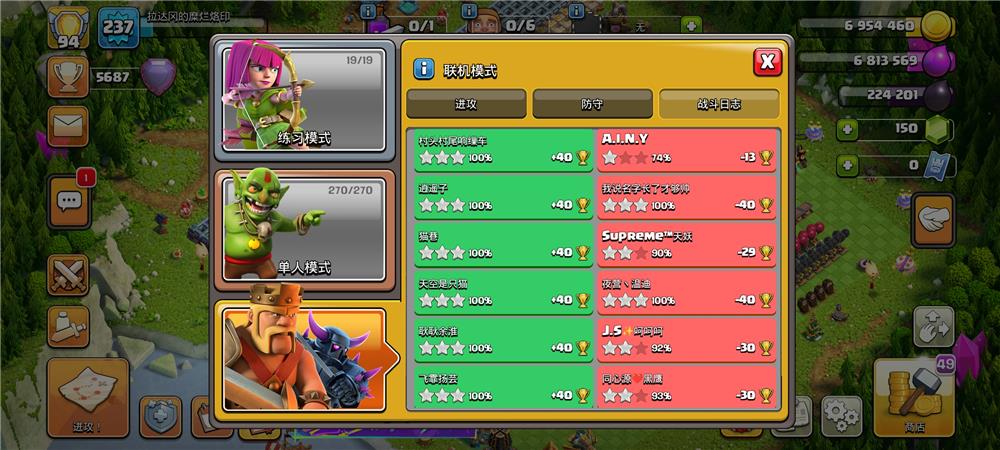Open the mail envelope inbox
This screenshot has height=450, width=1000.
(x=67, y=125)
